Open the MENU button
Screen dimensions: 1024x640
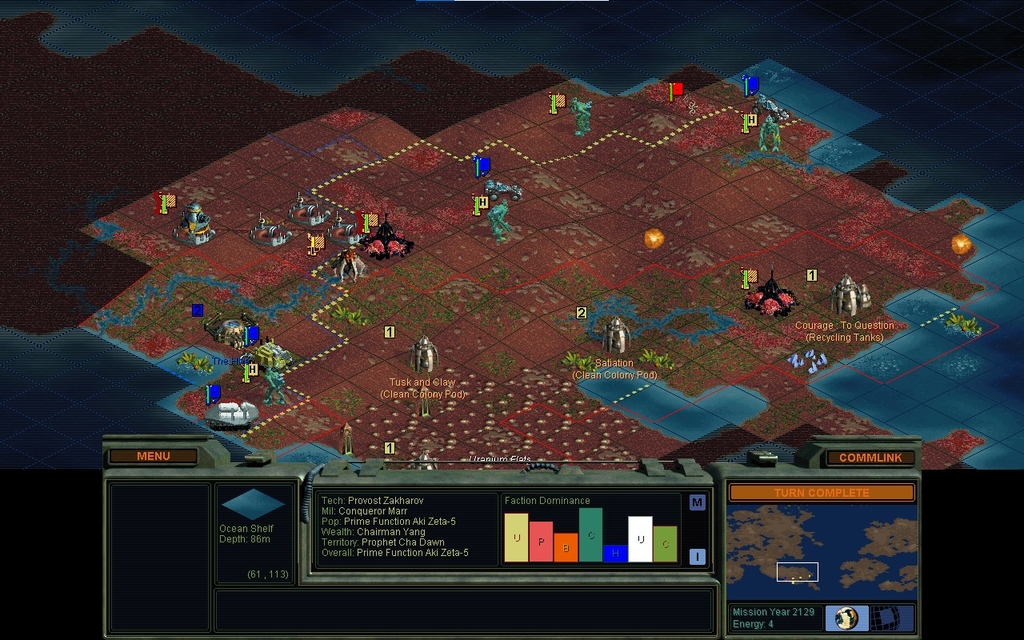tap(153, 457)
